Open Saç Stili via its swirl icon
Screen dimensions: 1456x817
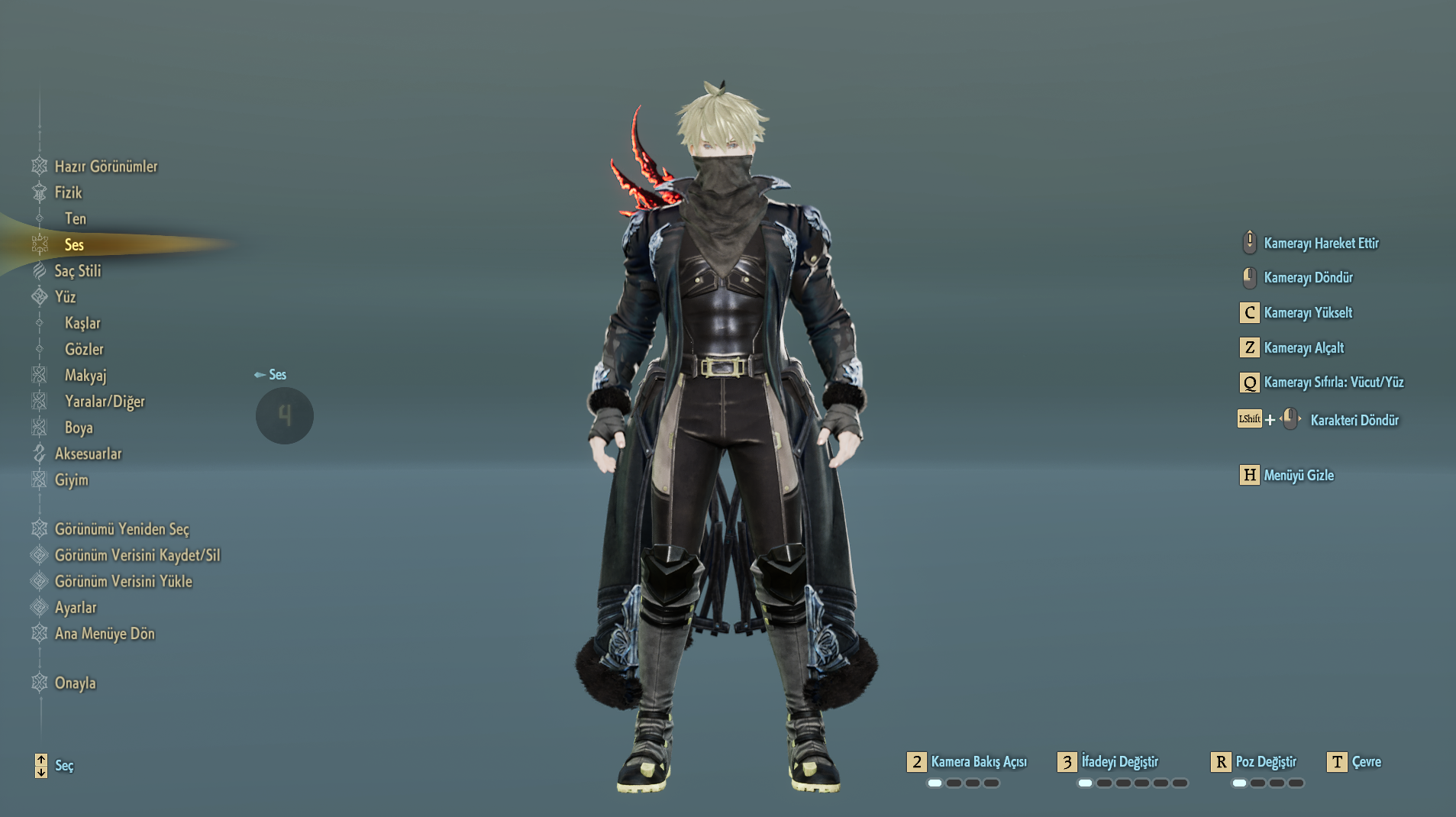click(x=39, y=272)
